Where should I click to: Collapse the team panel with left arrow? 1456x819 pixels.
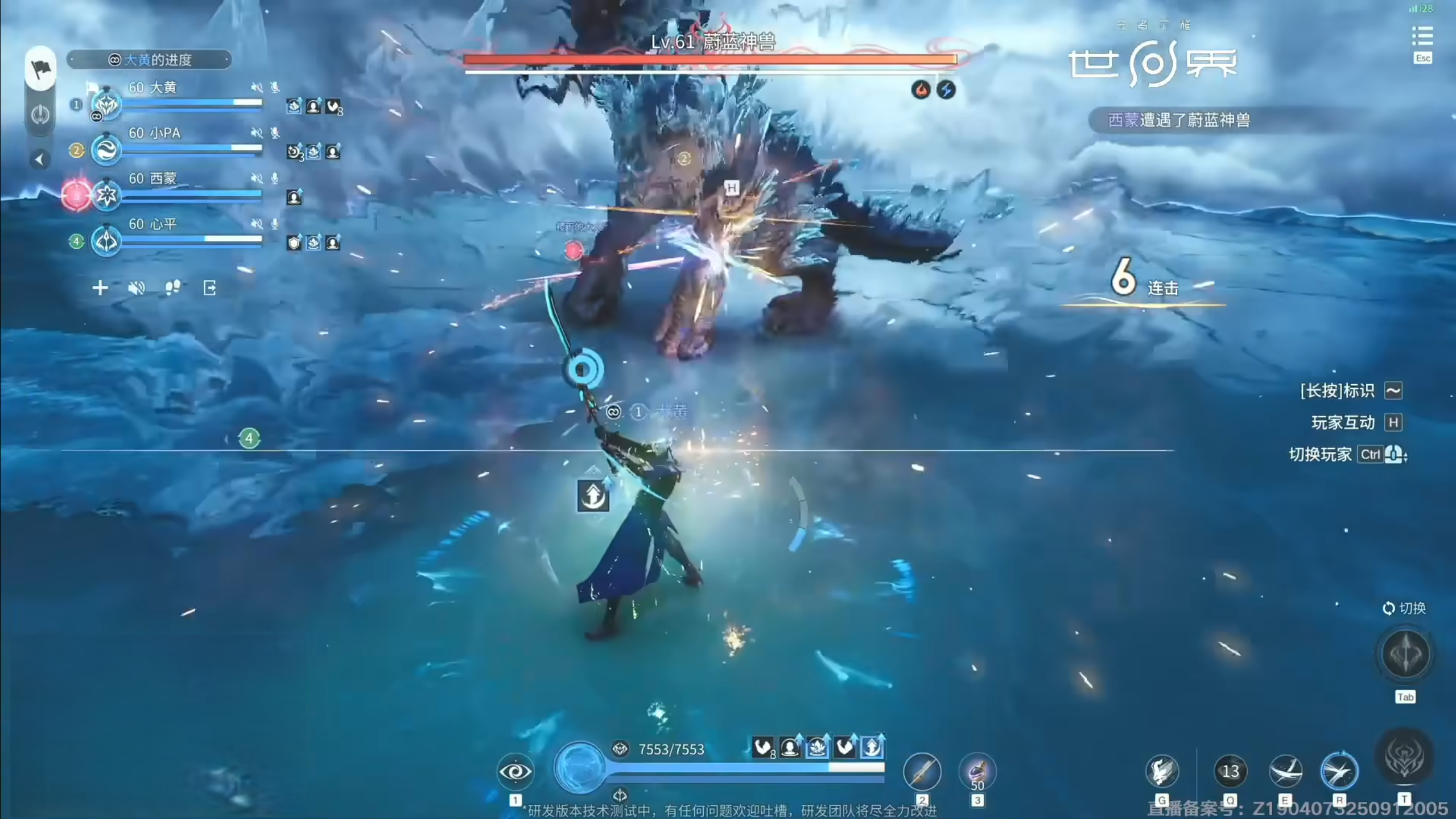[x=39, y=160]
